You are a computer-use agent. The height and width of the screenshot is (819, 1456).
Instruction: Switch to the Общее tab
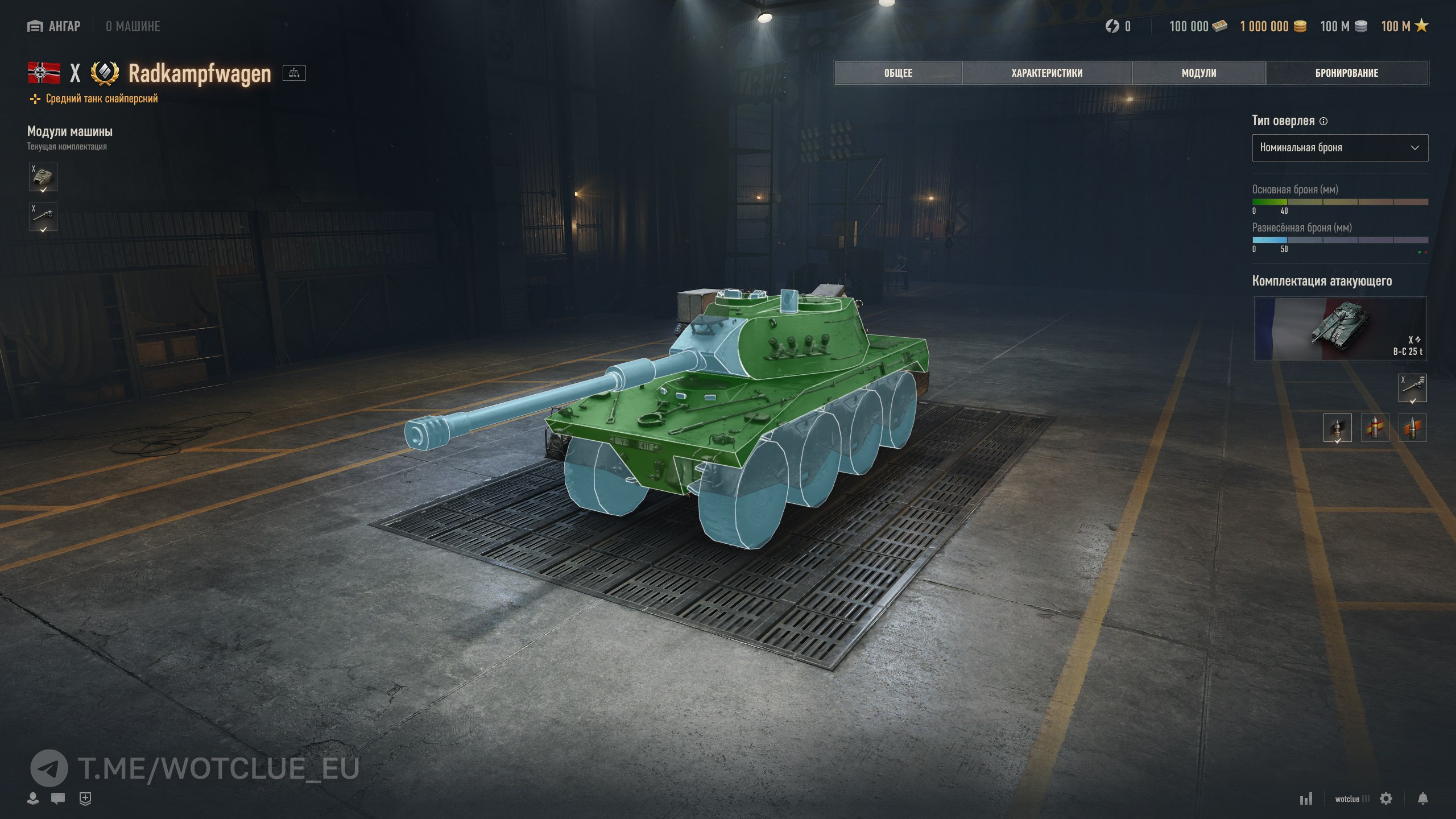(x=898, y=73)
